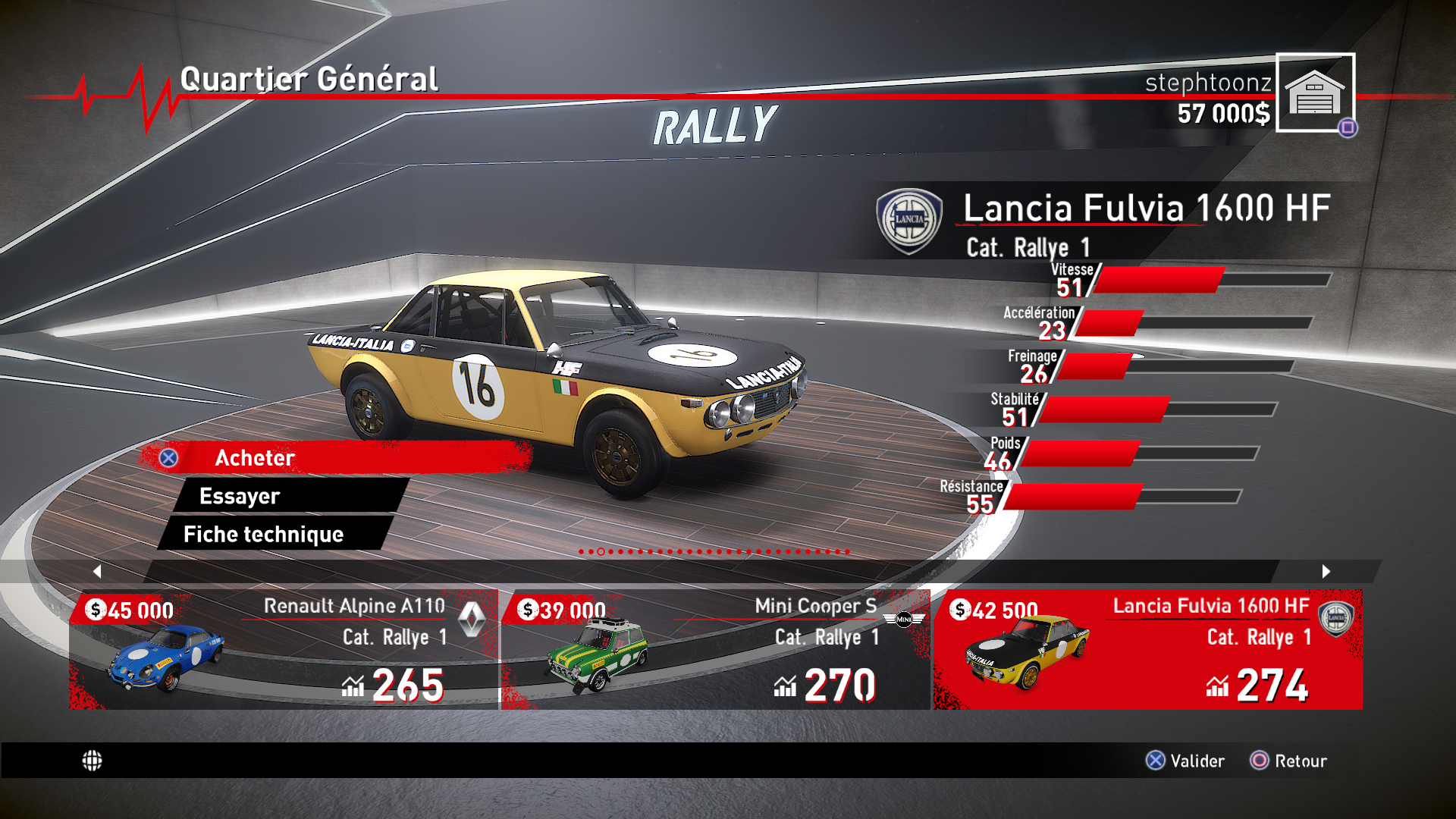The width and height of the screenshot is (1456, 819).
Task: Open the garage icon next to stephtoonz
Action: (x=1314, y=93)
